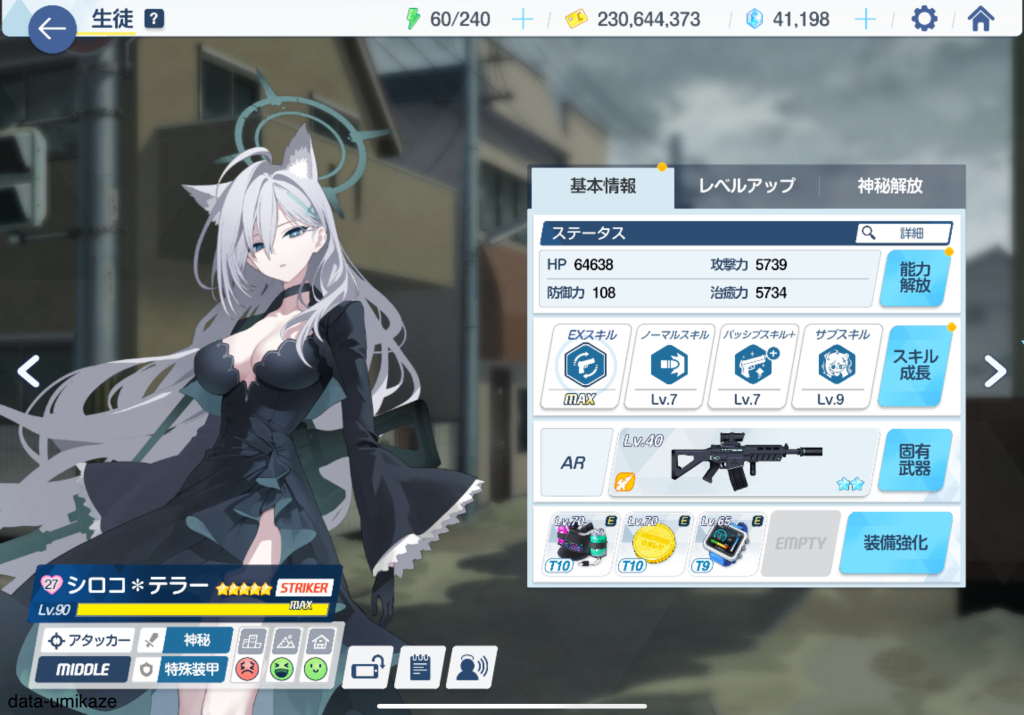Return to the home screen
The width and height of the screenshot is (1024, 715).
(x=980, y=19)
